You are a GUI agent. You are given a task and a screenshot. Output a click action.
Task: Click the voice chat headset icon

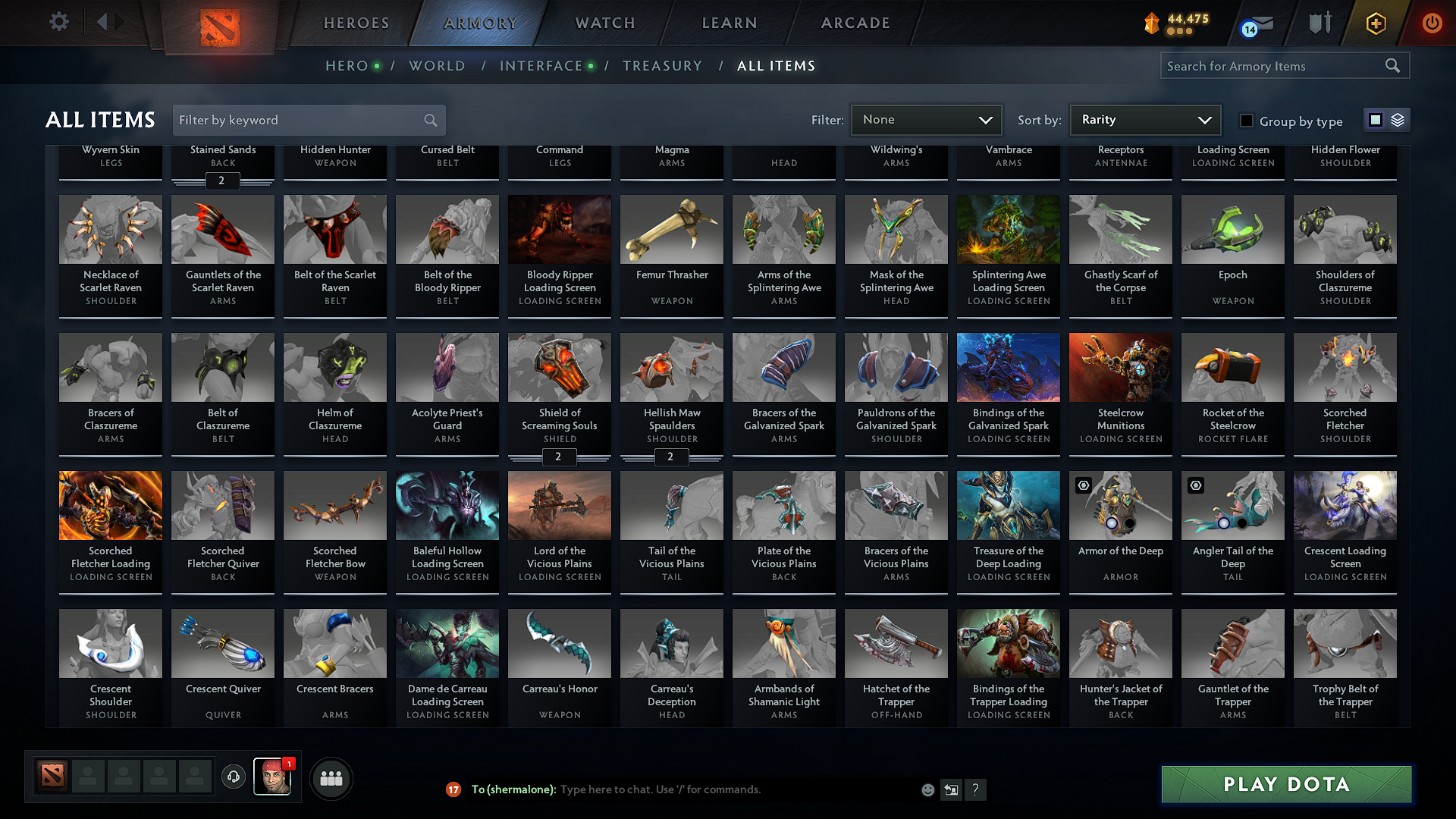point(233,777)
